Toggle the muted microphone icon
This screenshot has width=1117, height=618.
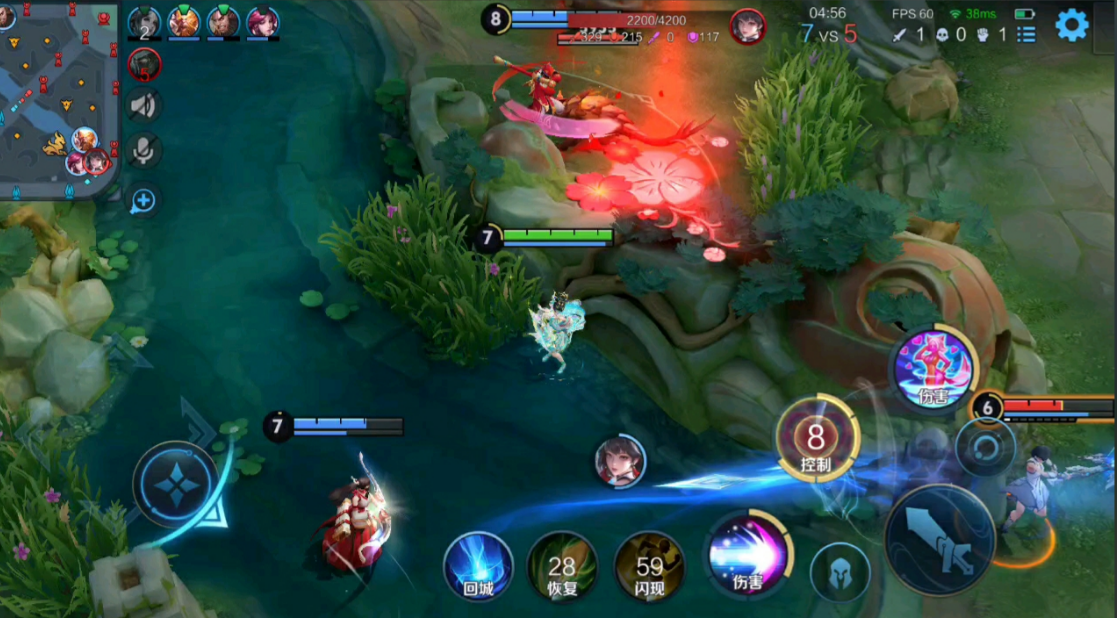[x=145, y=150]
